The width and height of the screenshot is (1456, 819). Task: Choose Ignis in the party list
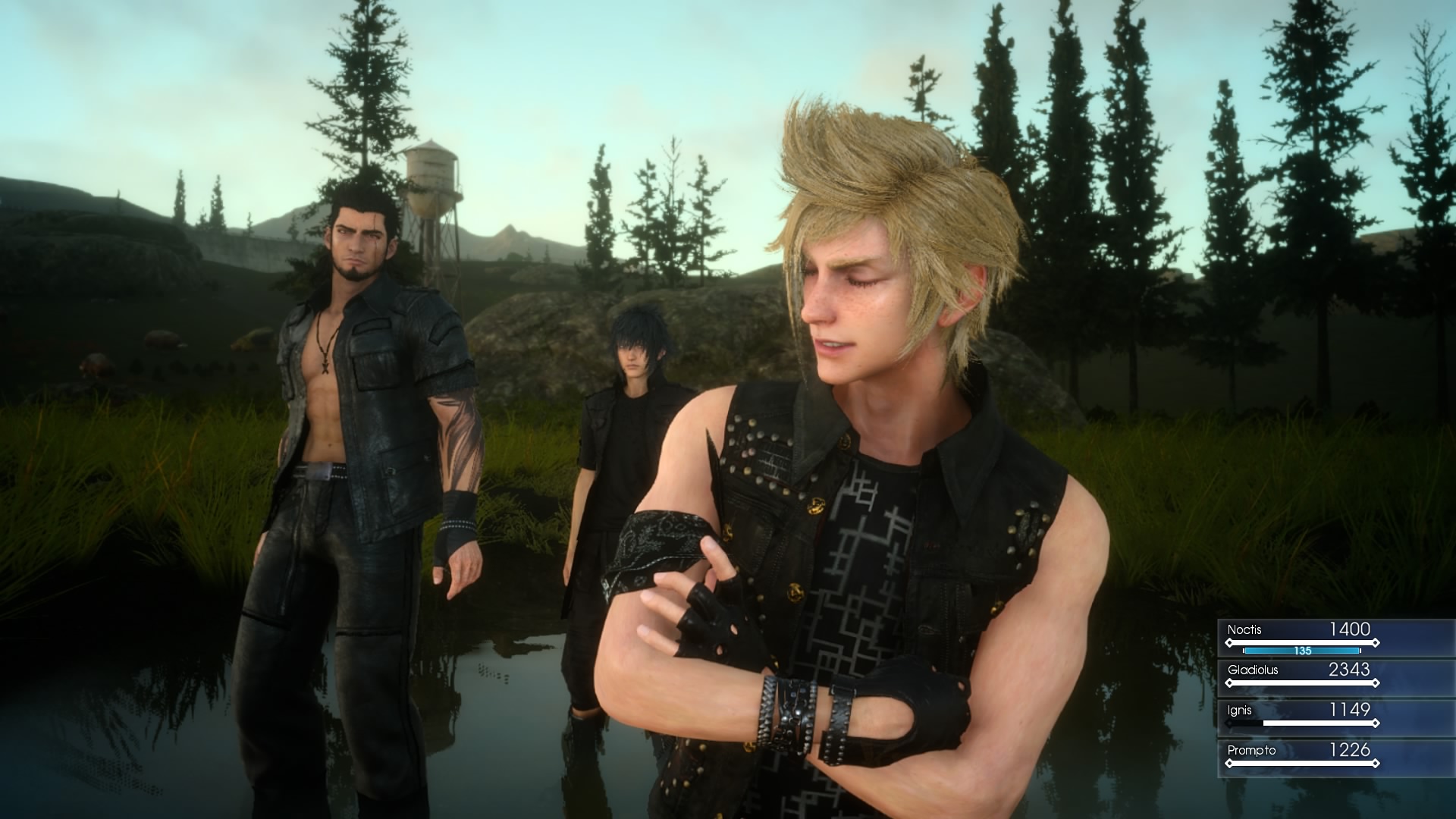[x=1301, y=716]
